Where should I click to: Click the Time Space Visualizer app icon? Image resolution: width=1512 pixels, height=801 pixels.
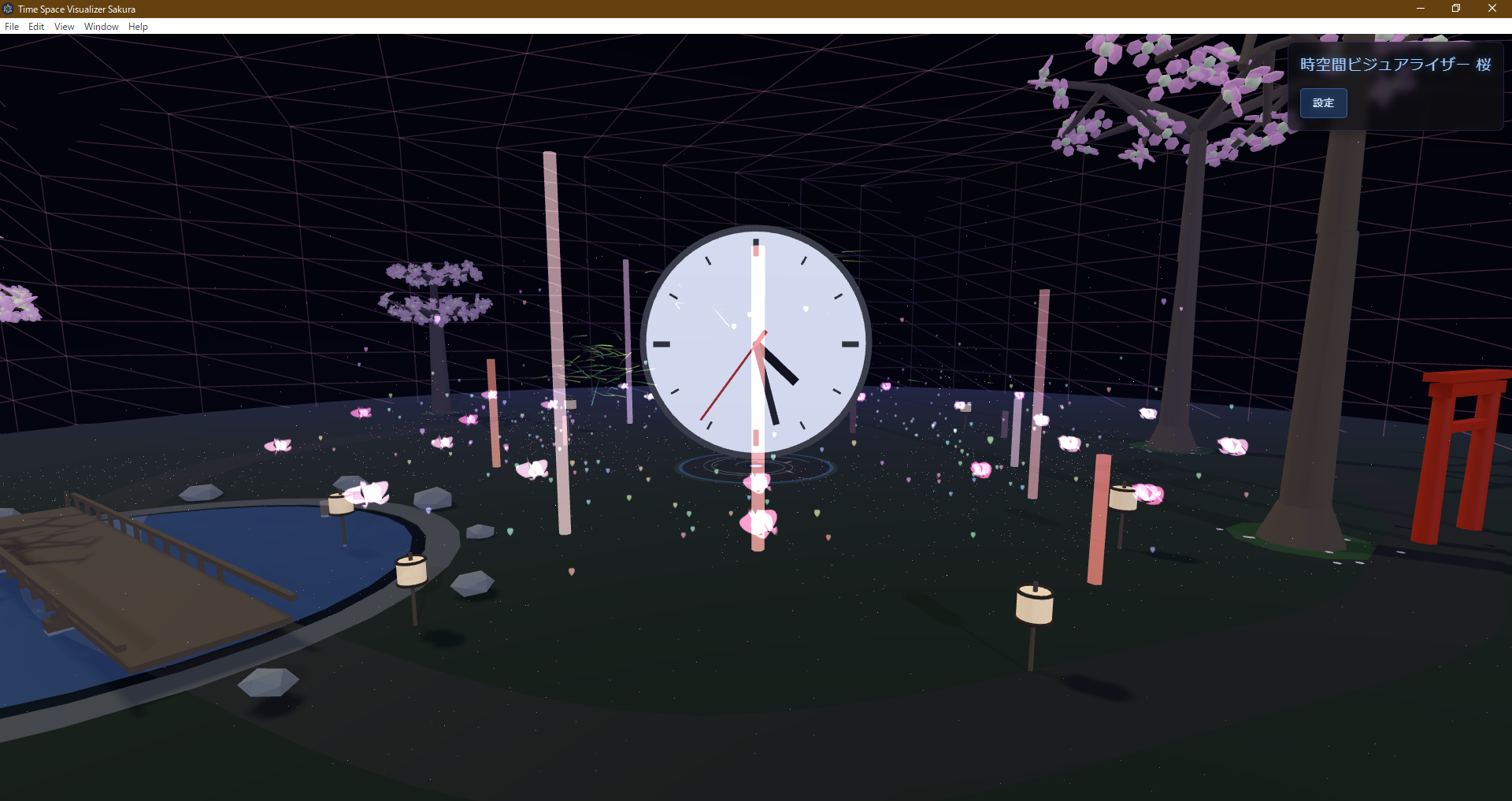click(x=7, y=9)
